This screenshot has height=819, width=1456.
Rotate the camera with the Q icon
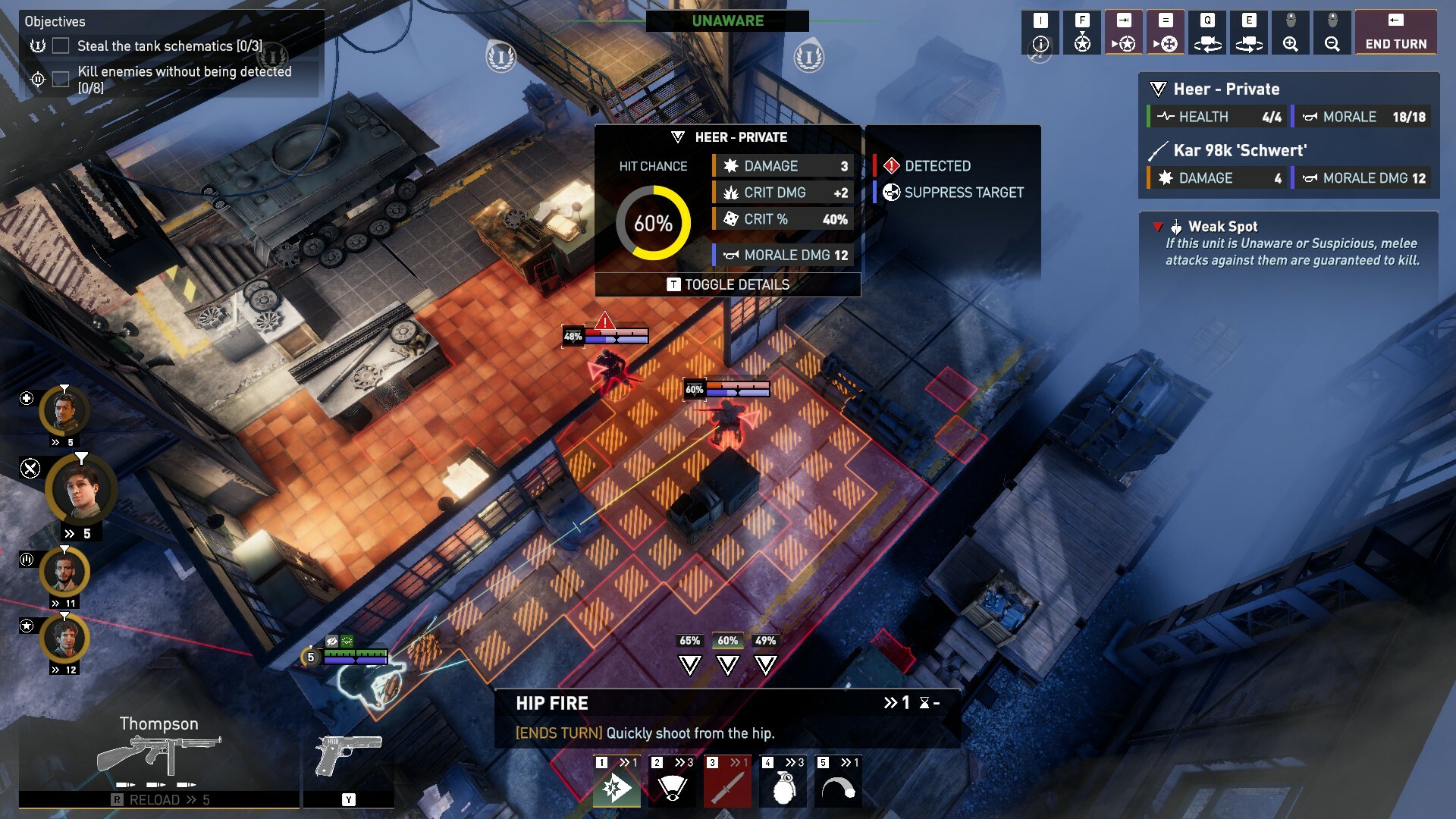tap(1207, 33)
